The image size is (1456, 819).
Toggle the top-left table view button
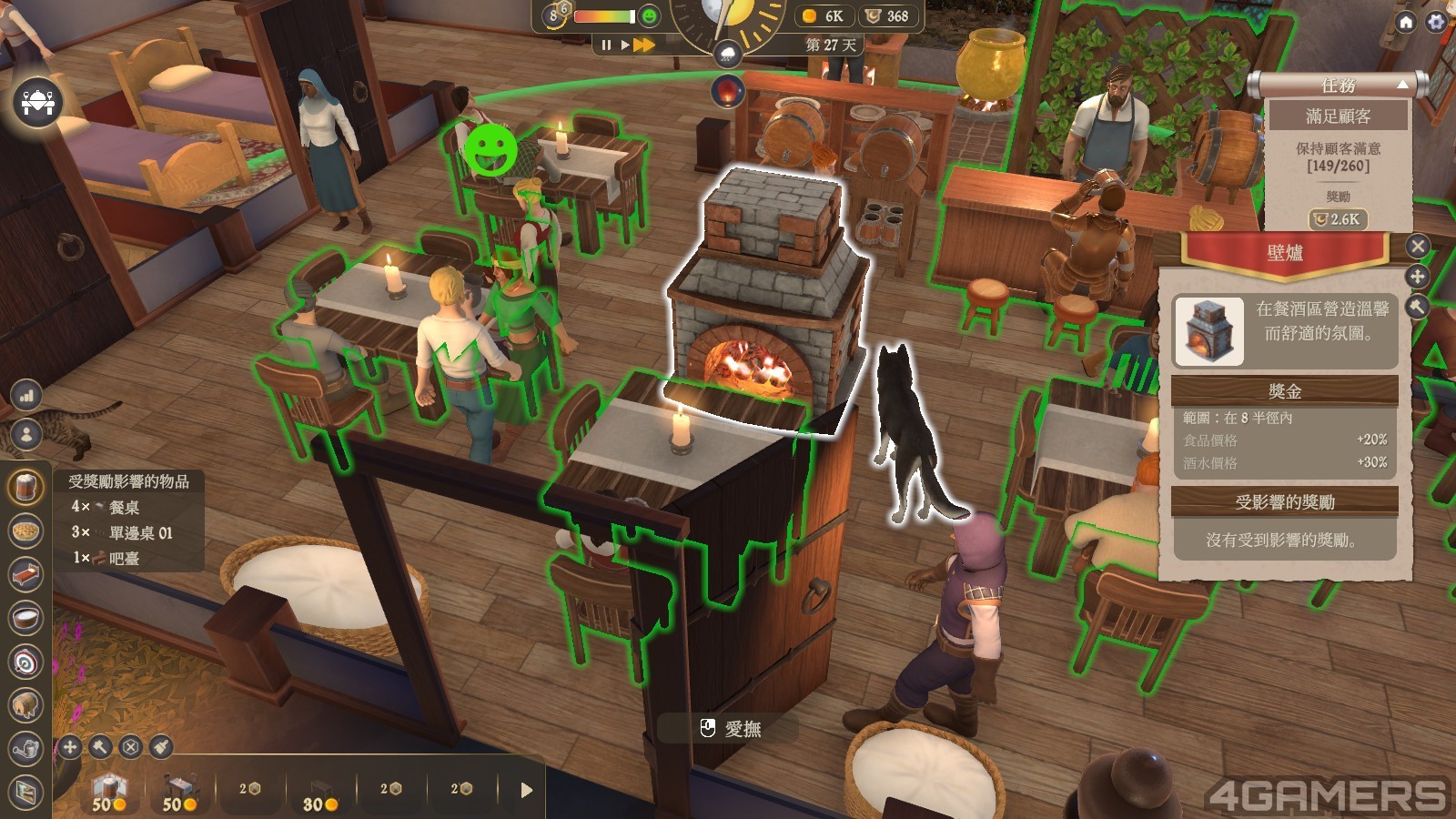[37, 102]
